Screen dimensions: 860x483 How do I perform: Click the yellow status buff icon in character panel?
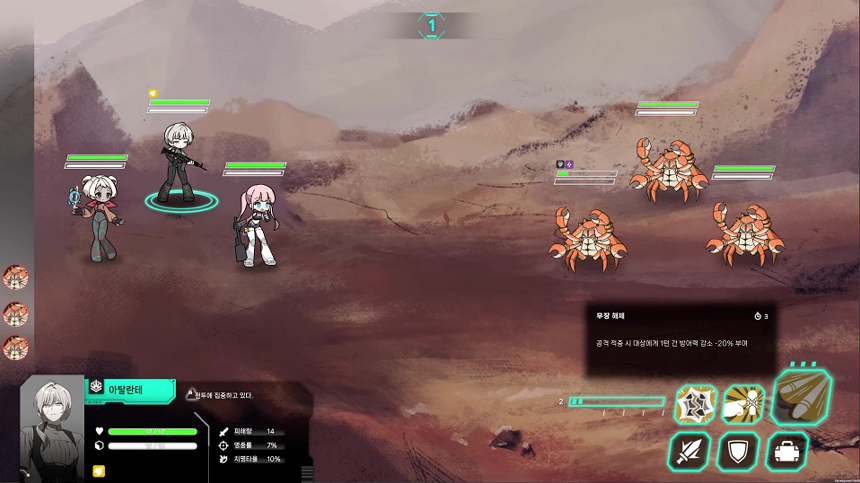(x=99, y=470)
